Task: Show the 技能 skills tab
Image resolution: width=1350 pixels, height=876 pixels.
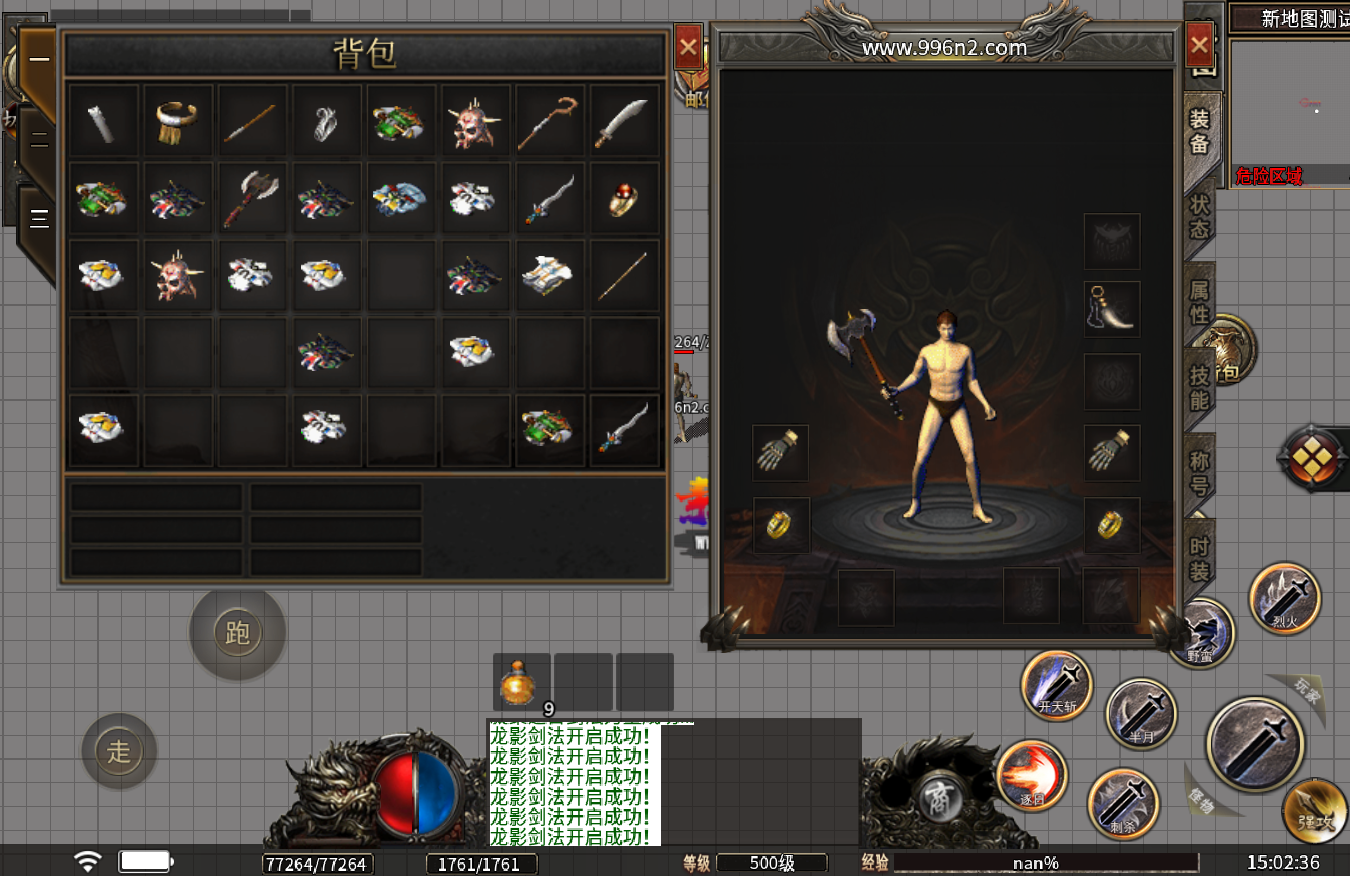Action: coord(1199,388)
